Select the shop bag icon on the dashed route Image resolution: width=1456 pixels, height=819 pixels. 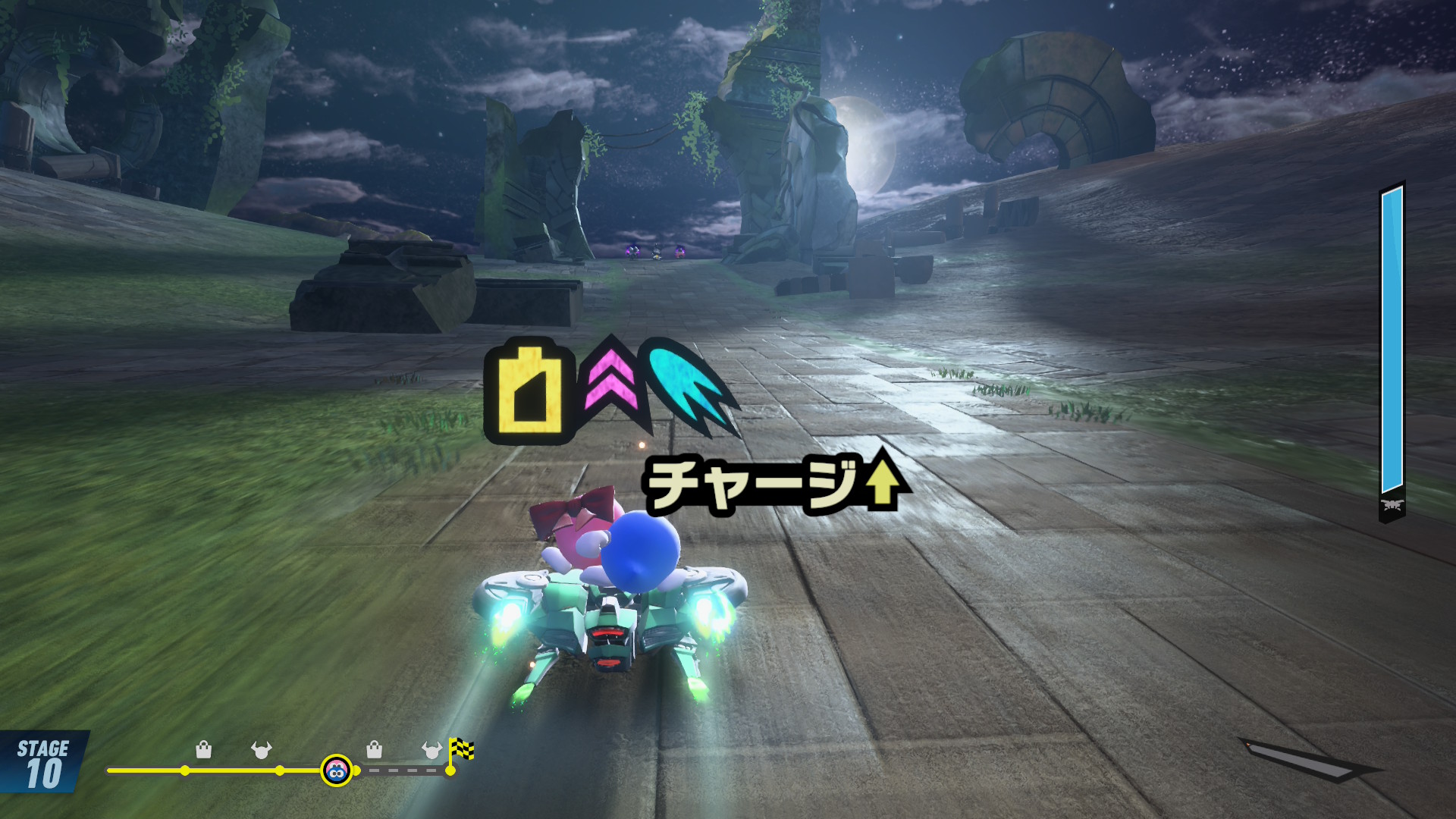coord(374,750)
